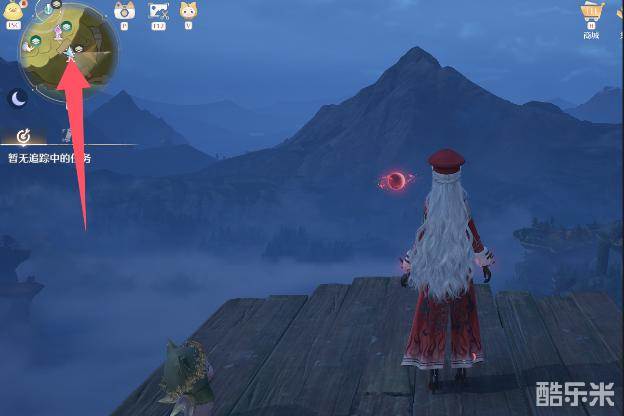Viewport: 624px width, 416px height.
Task: Click the screenshot scissors icon
Action: [158, 12]
